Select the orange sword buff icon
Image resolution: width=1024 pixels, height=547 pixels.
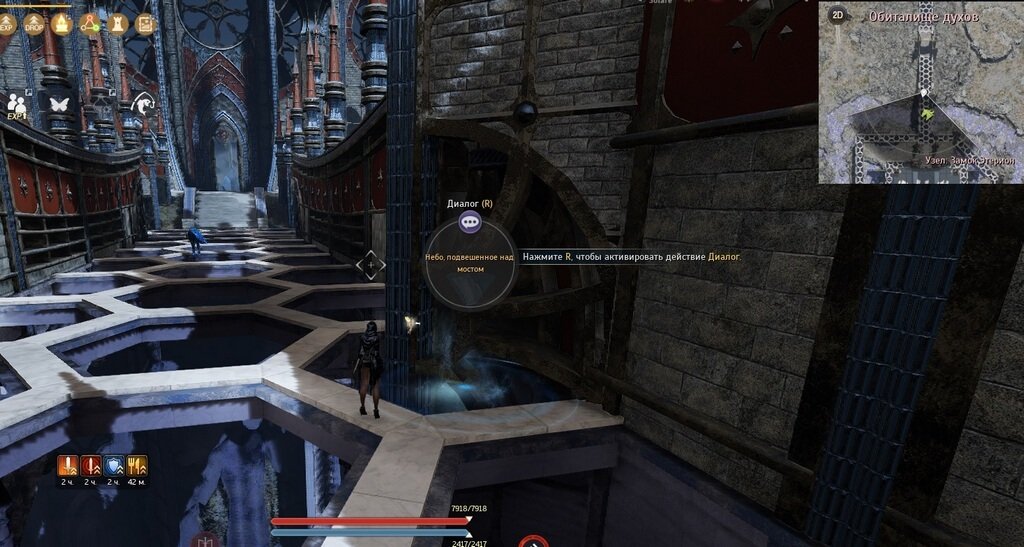point(68,465)
